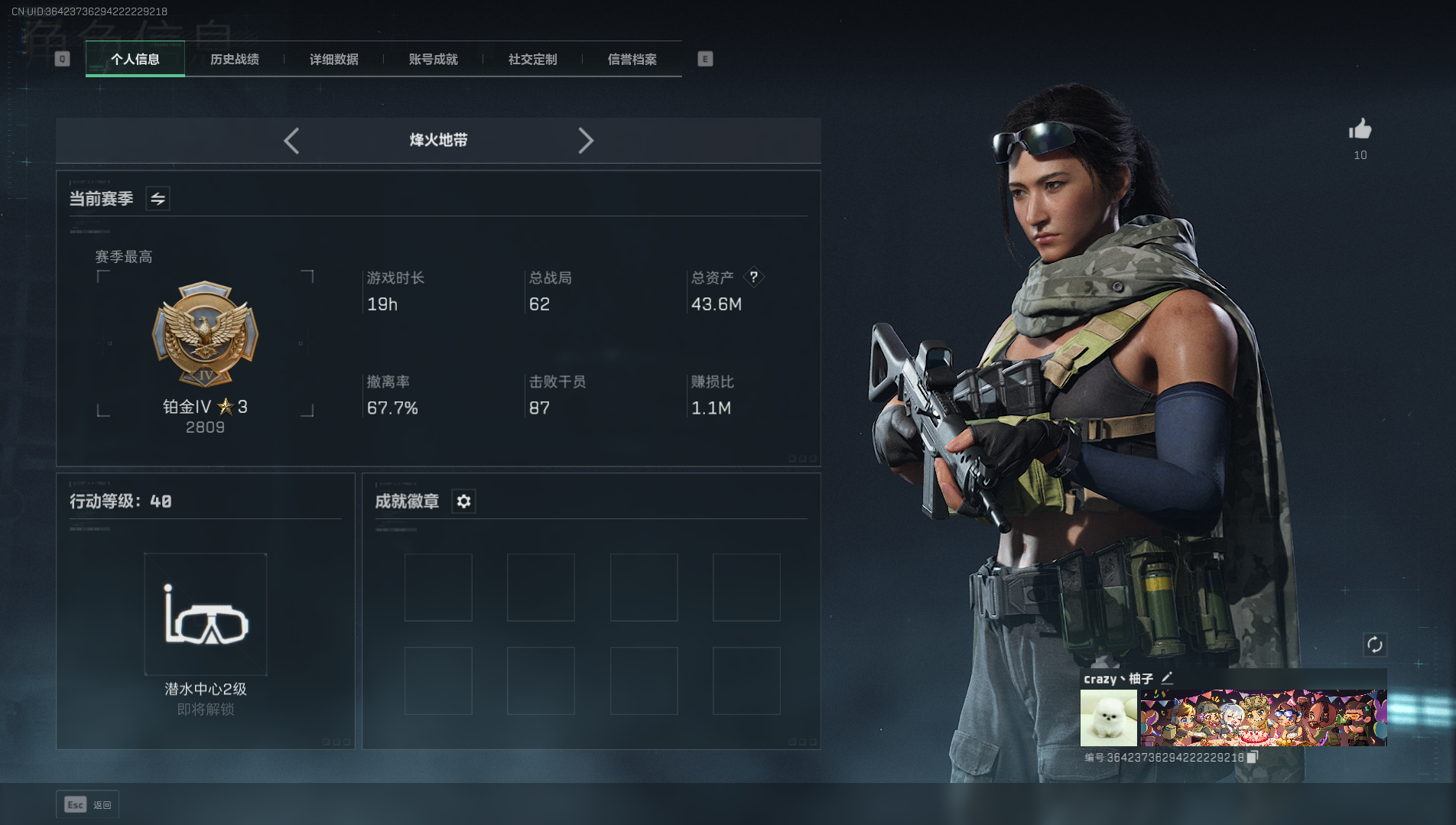
Task: Switch to the 历史战绩 tab
Action: (x=234, y=59)
